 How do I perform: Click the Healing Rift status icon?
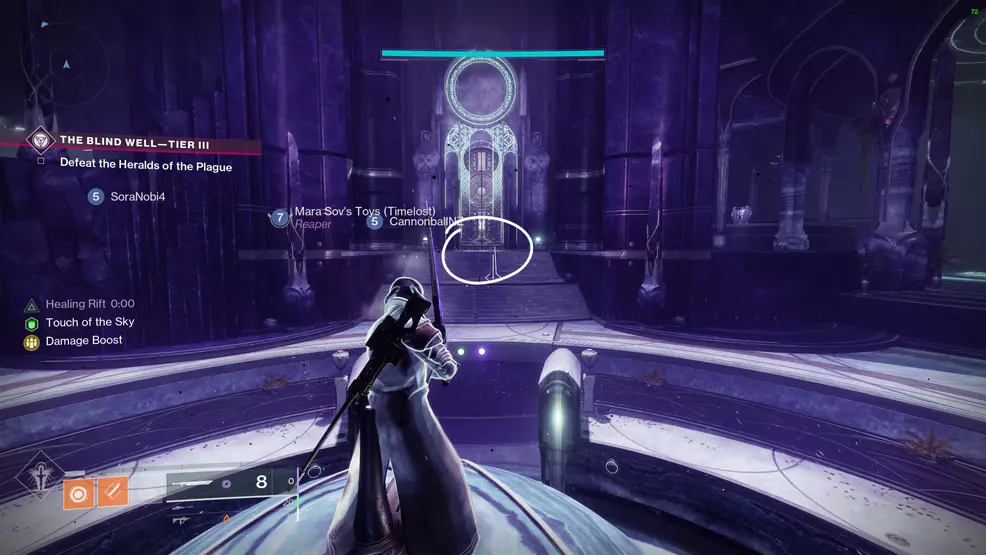click(32, 304)
